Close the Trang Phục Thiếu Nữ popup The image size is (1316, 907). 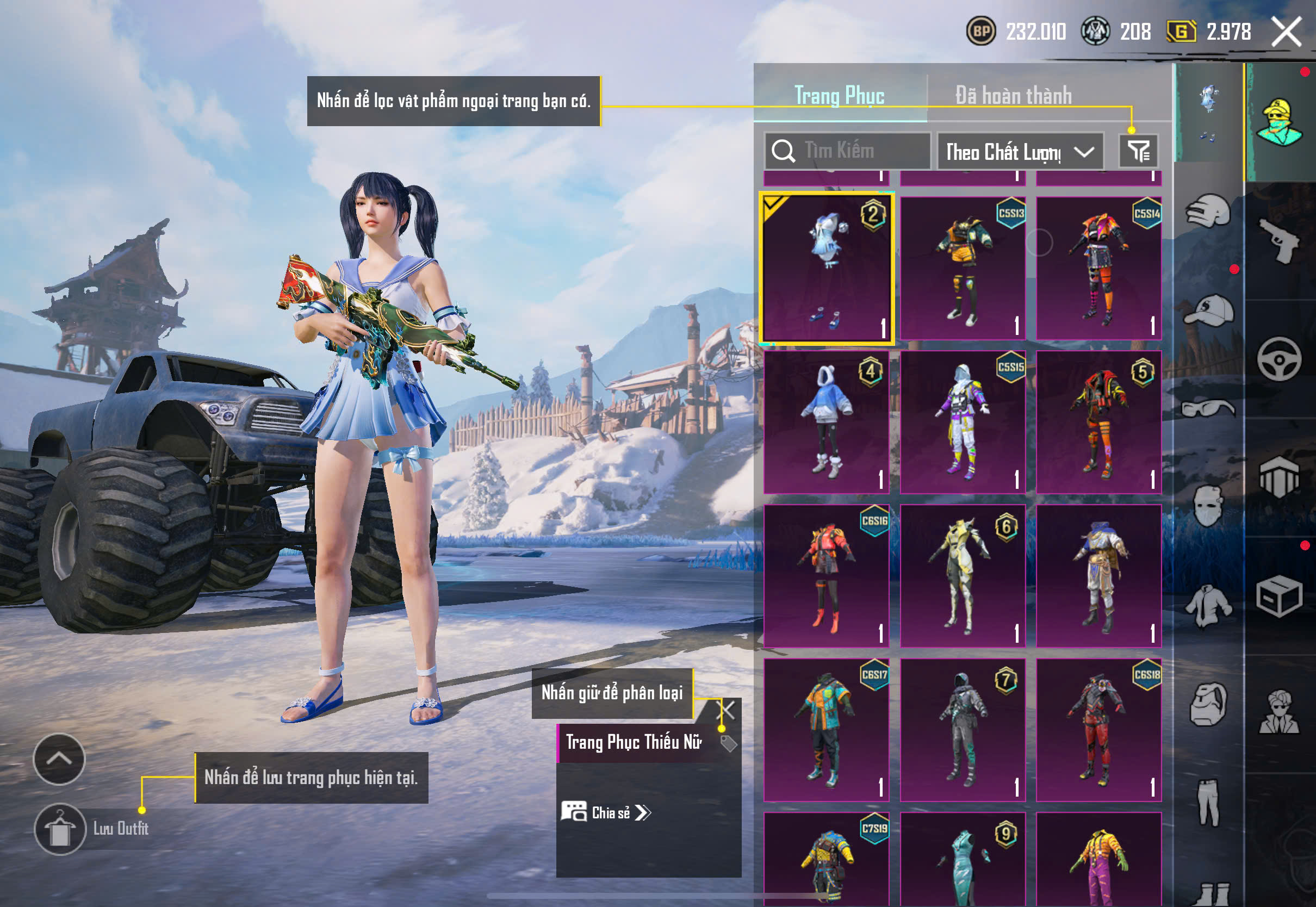[728, 710]
